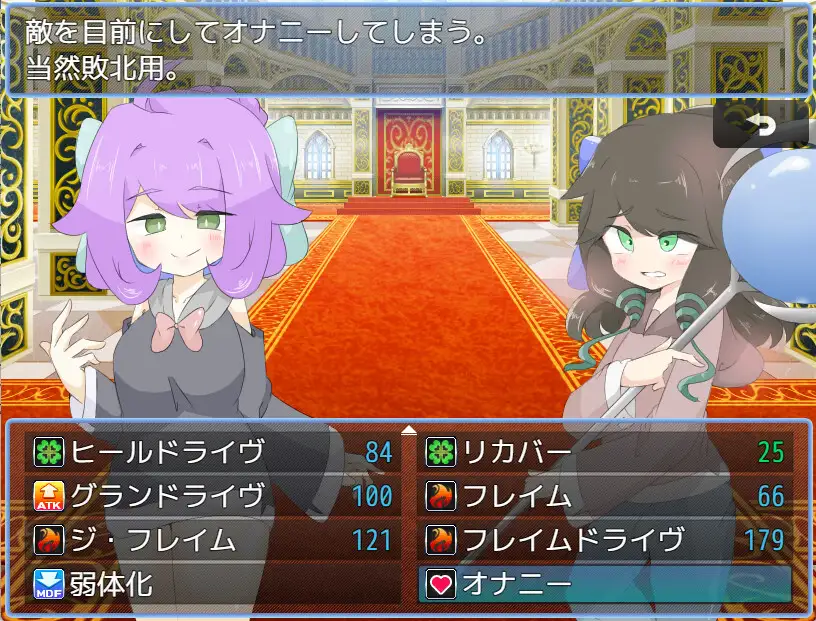Cast the フレイム skill costing 66
This screenshot has height=621, width=816.
tap(605, 496)
